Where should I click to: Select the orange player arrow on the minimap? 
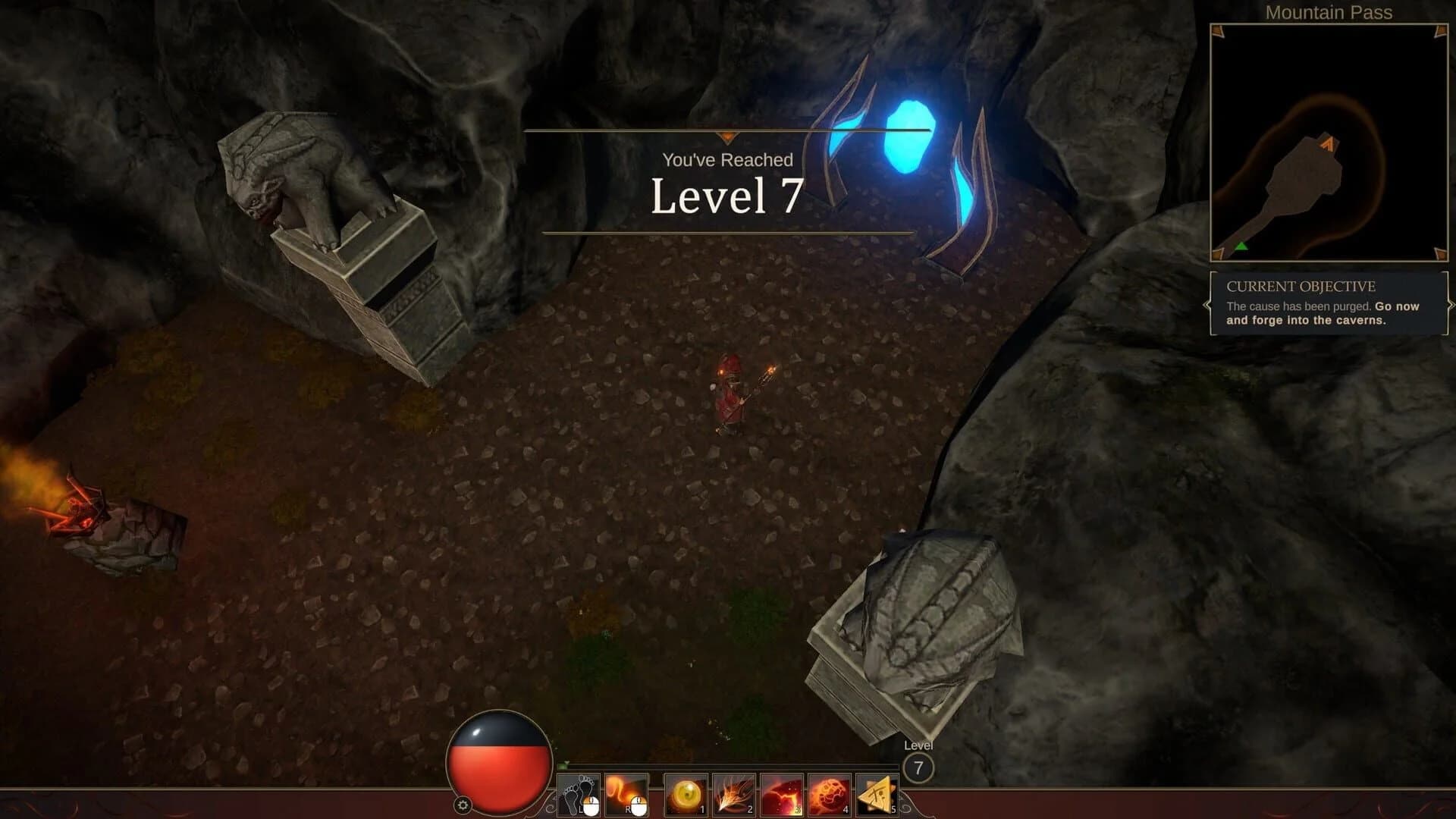1327,143
